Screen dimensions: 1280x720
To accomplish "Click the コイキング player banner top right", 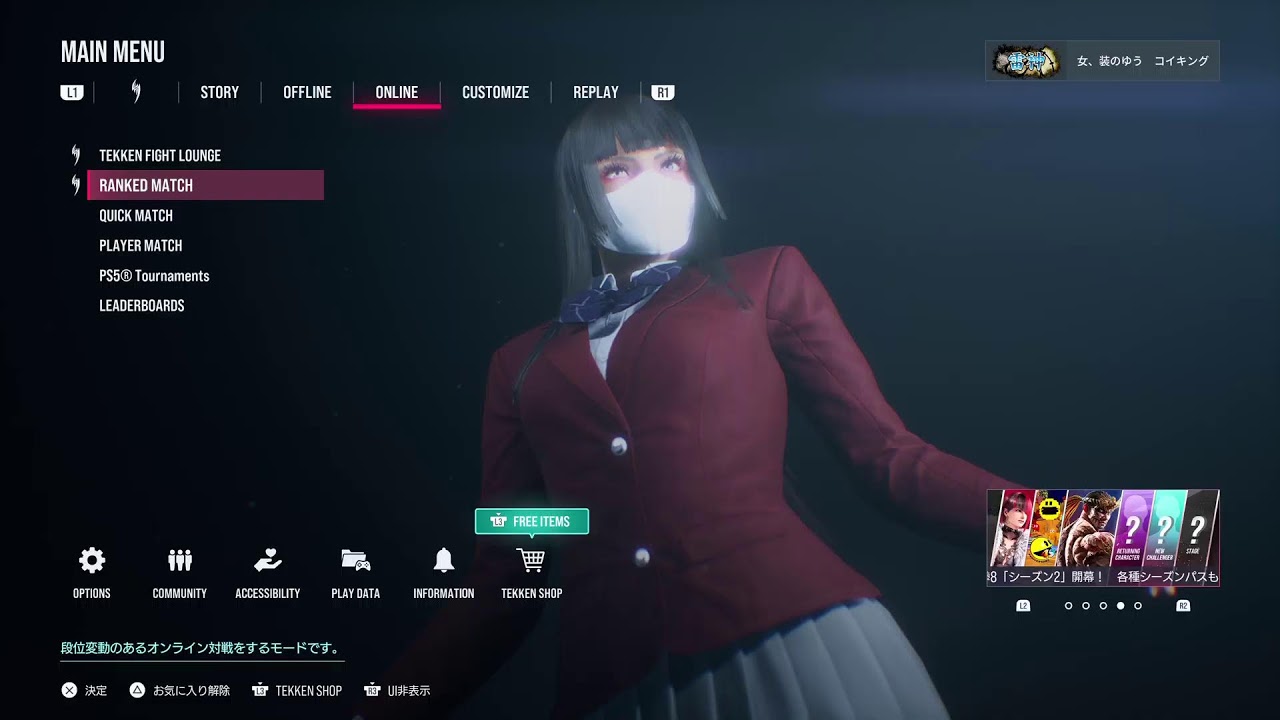I will (x=1100, y=60).
